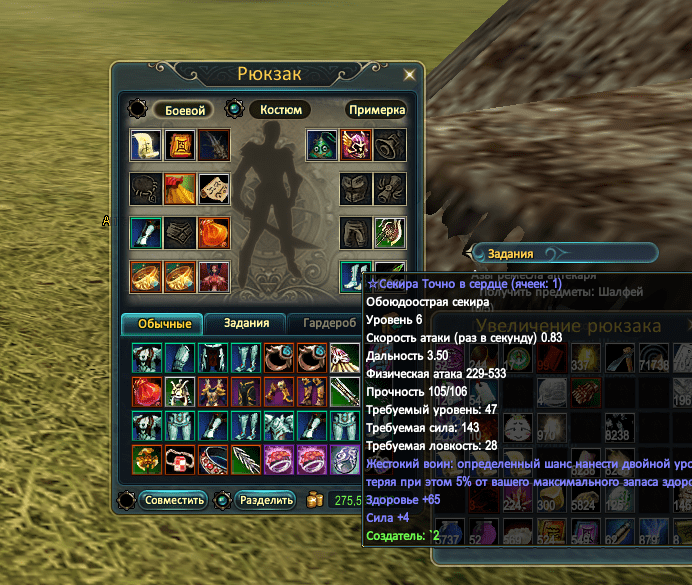The width and height of the screenshot is (692, 585).
Task: Select the sailing ship equipment slot
Action: [146, 146]
